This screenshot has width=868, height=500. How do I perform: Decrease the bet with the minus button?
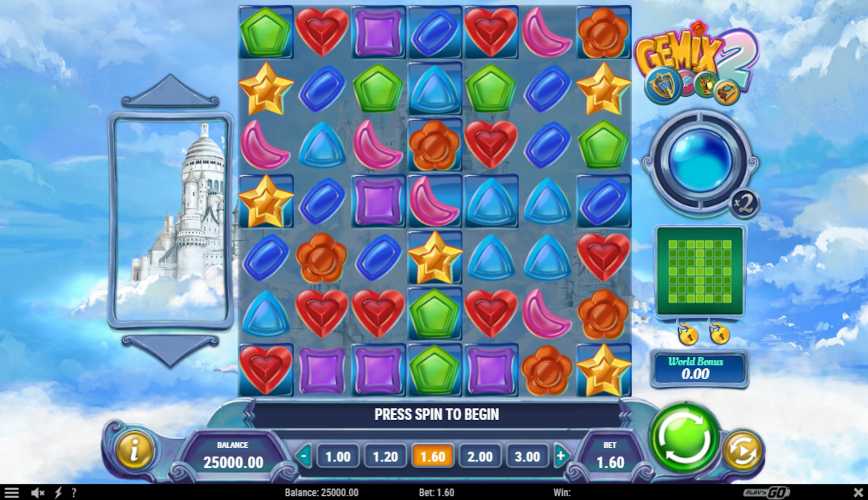pos(305,457)
